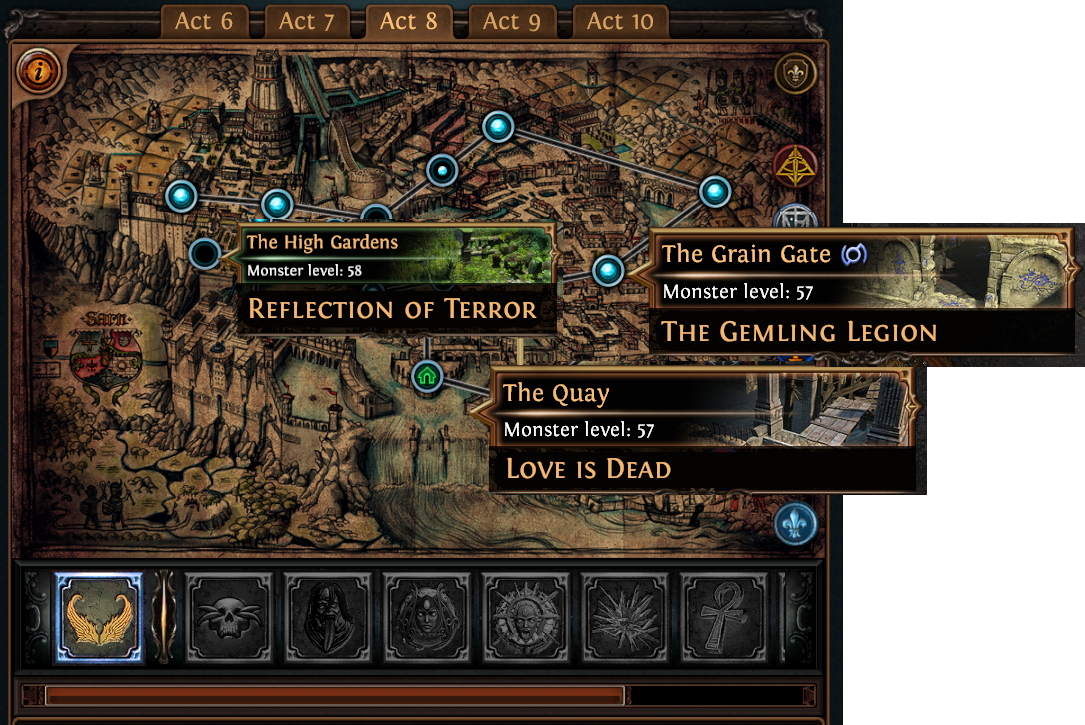Switch to the Act 6 tab

tap(204, 22)
